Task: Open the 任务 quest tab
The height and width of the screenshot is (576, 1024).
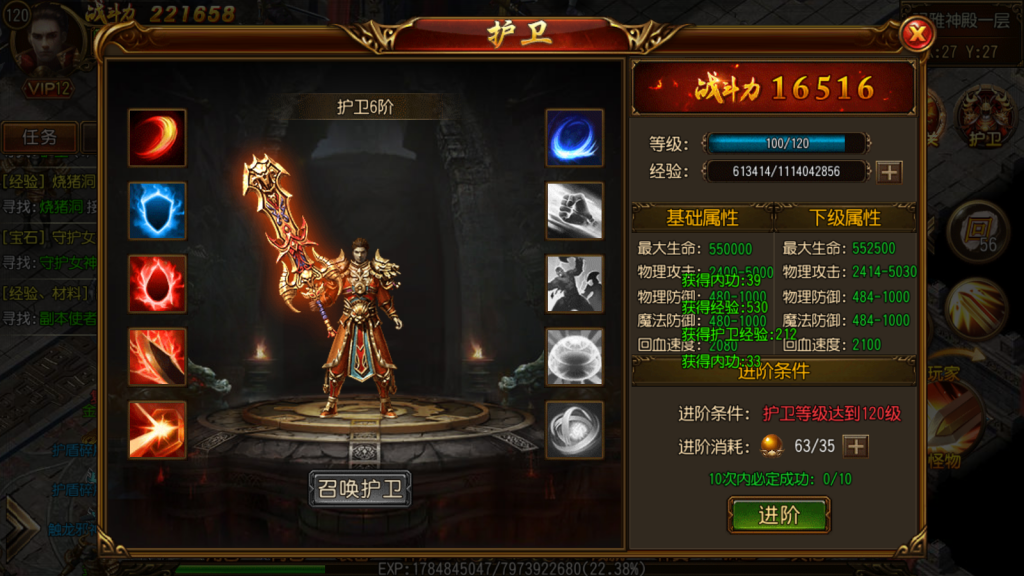Action: click(x=40, y=137)
